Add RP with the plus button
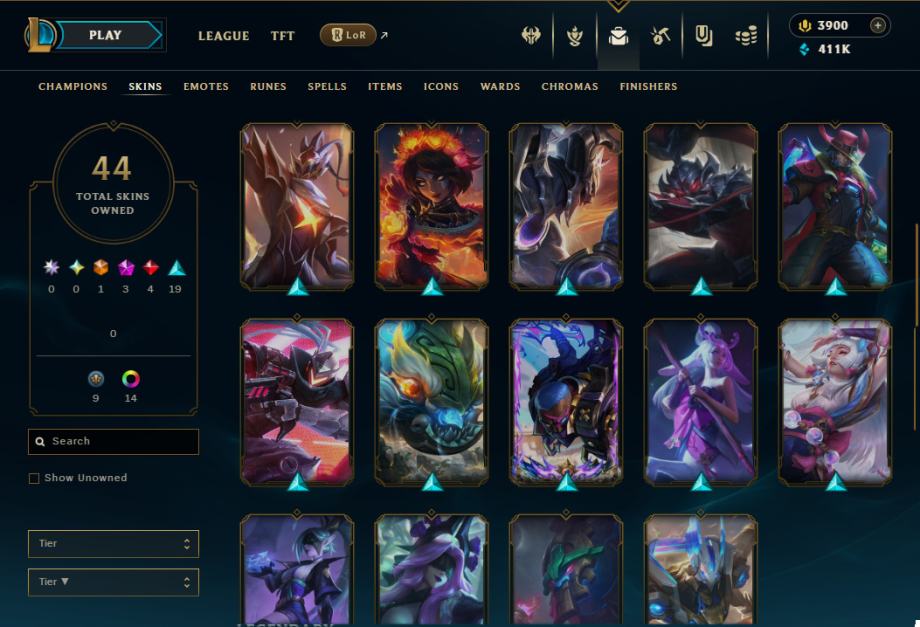Image resolution: width=920 pixels, height=627 pixels. 877,25
